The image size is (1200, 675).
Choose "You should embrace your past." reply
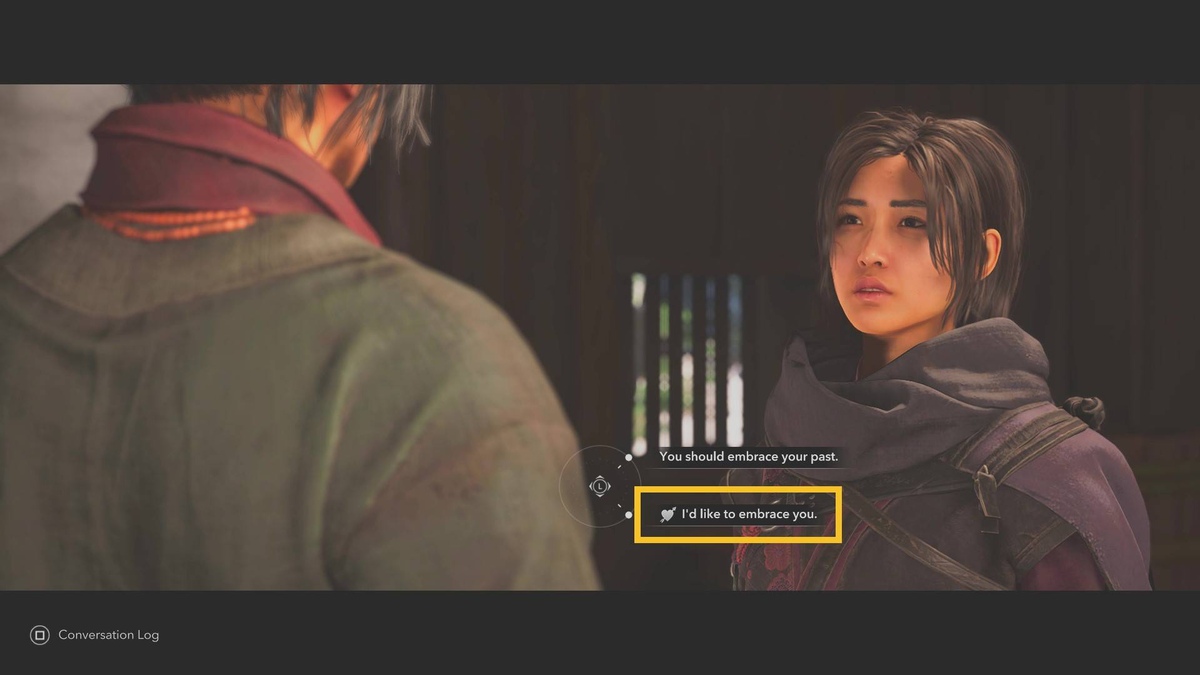click(x=748, y=457)
